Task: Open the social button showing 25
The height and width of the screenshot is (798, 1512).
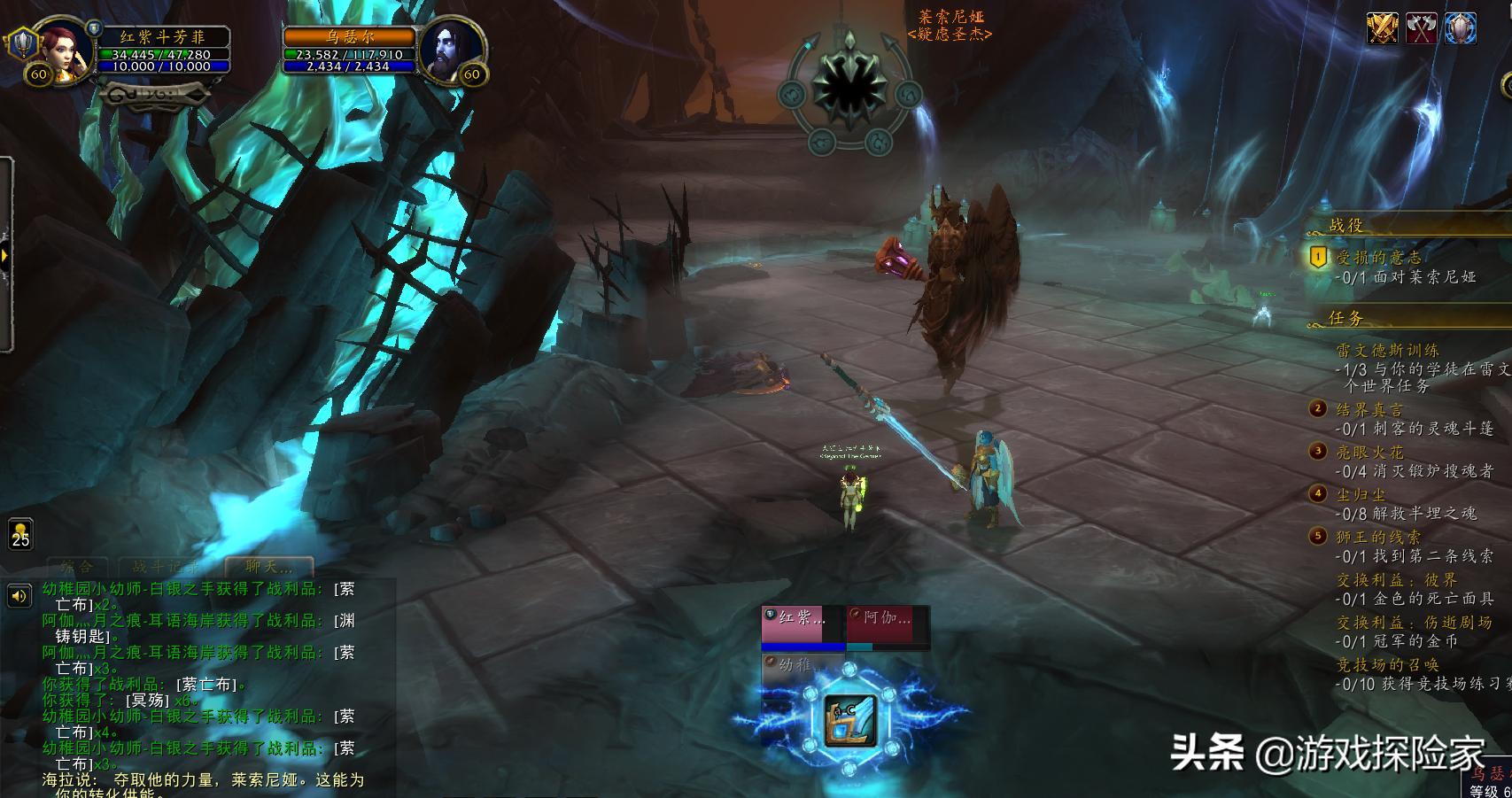Action: point(20,534)
